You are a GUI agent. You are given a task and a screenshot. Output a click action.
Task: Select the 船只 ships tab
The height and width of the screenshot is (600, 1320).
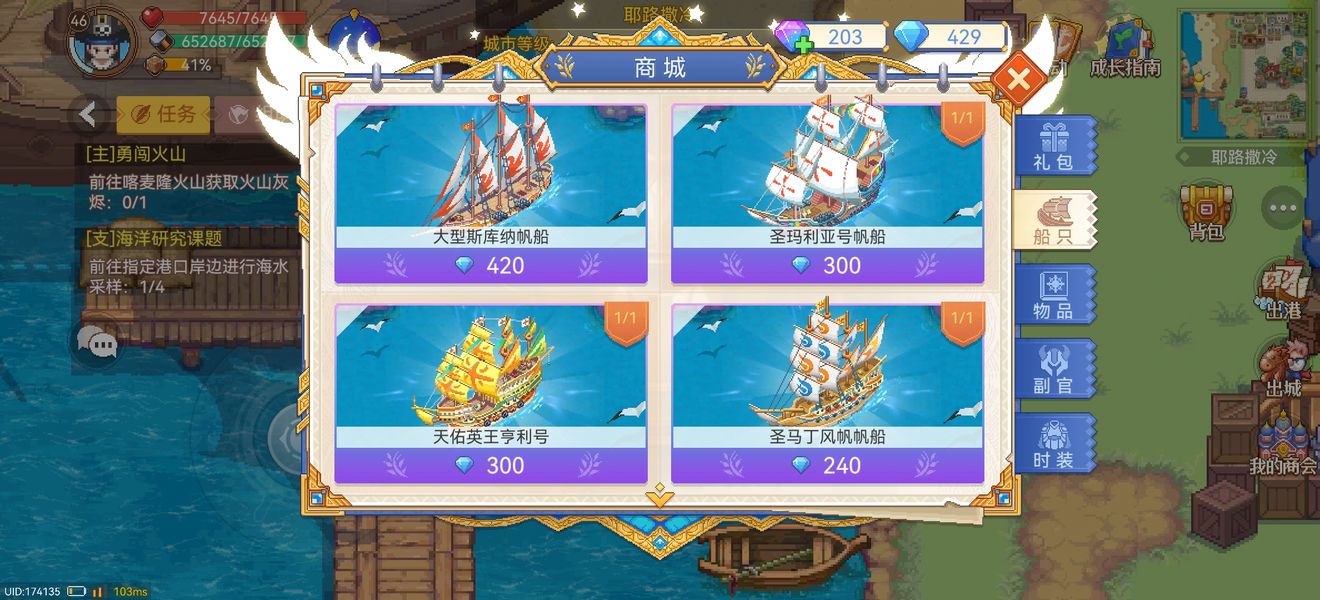click(1054, 220)
